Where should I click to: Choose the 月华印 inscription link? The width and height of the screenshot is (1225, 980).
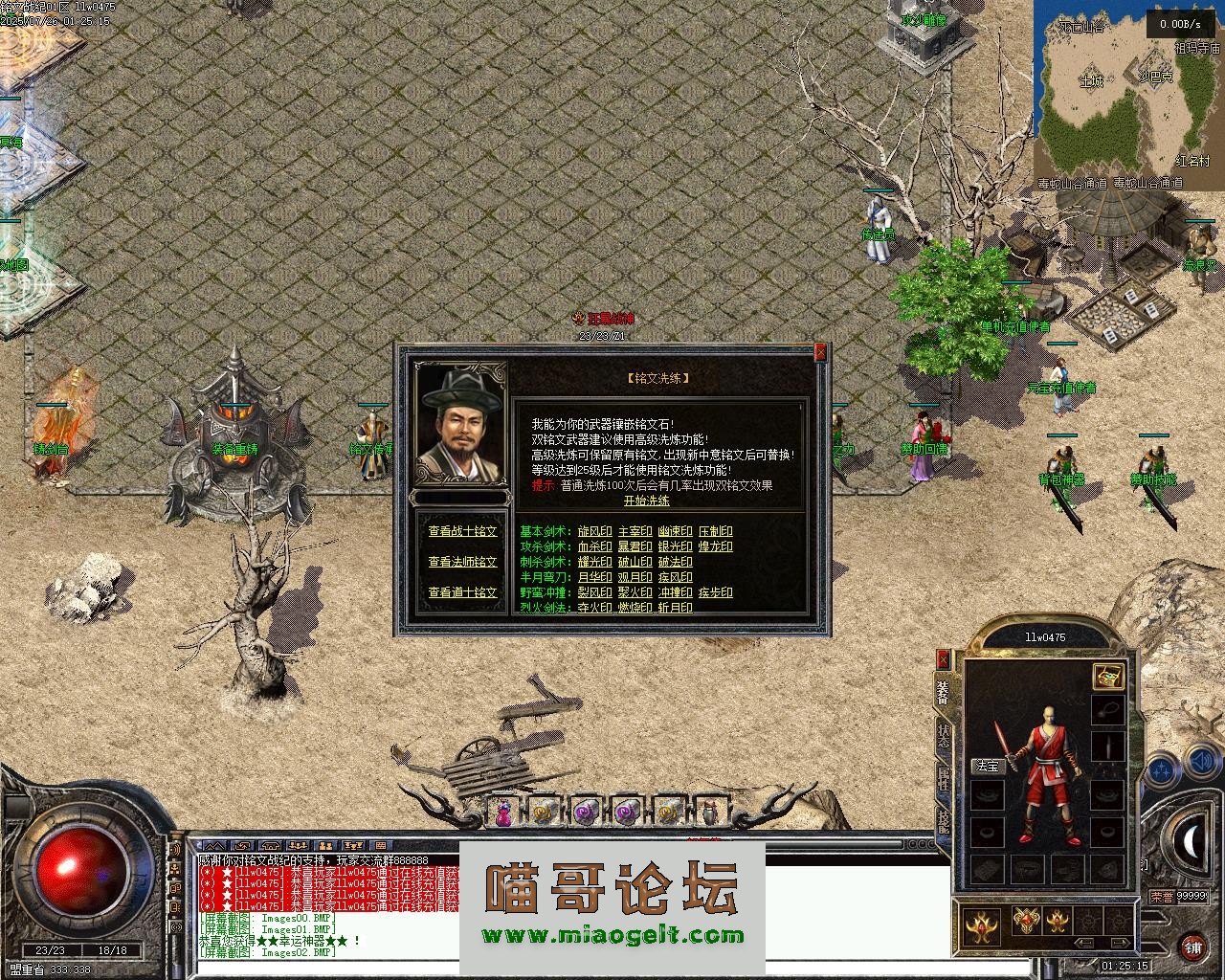click(x=594, y=577)
